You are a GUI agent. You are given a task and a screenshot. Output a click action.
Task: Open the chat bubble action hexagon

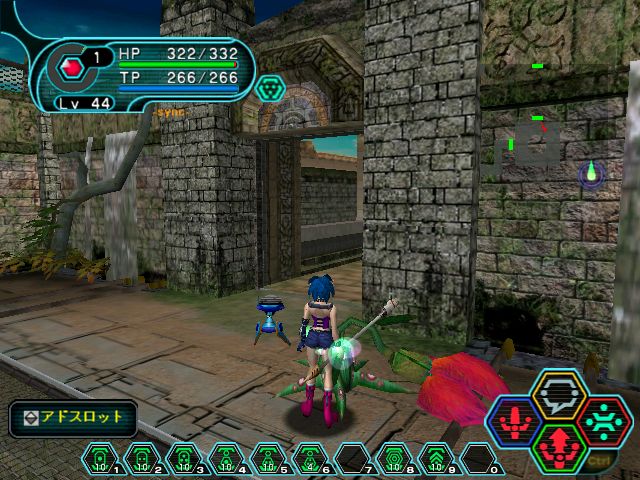[x=558, y=395]
